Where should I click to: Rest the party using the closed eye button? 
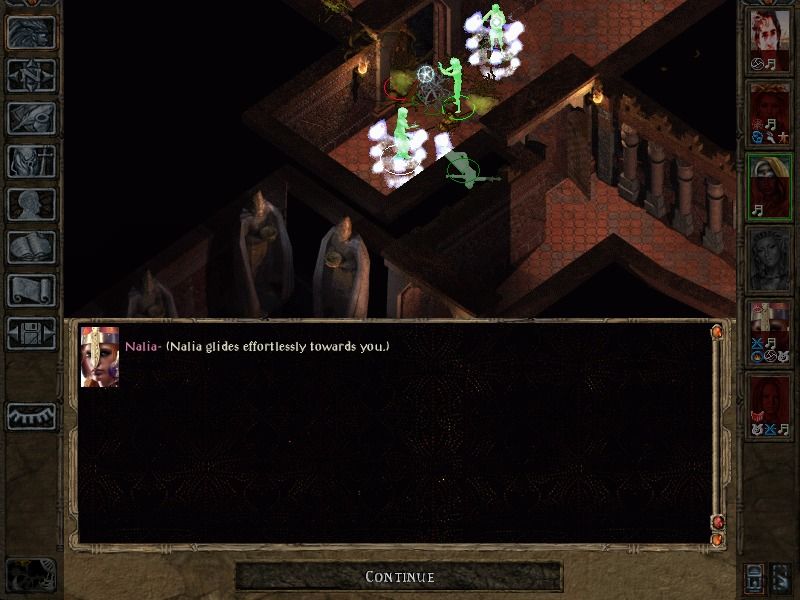pos(31,416)
